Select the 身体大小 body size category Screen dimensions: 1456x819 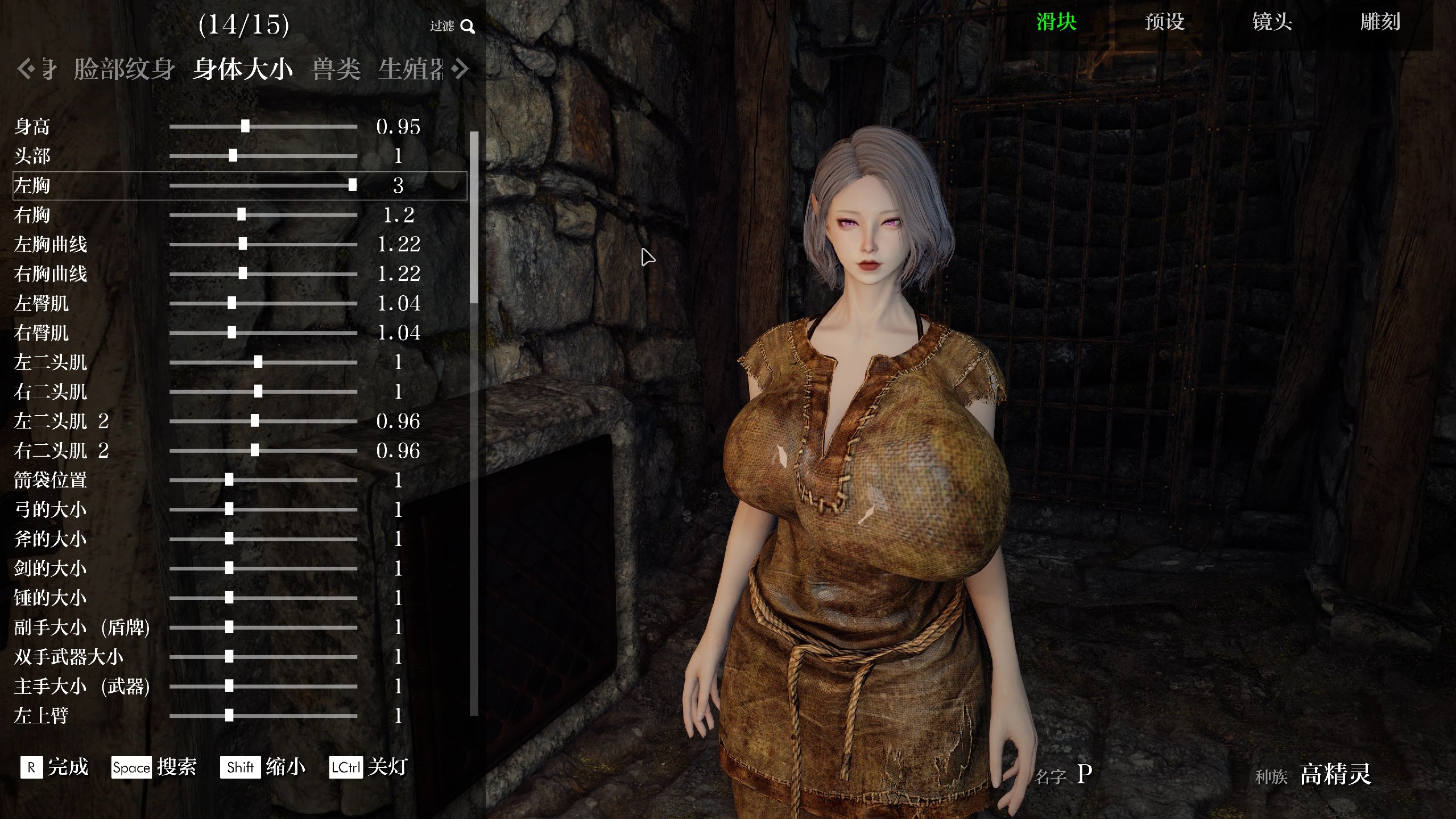[242, 69]
